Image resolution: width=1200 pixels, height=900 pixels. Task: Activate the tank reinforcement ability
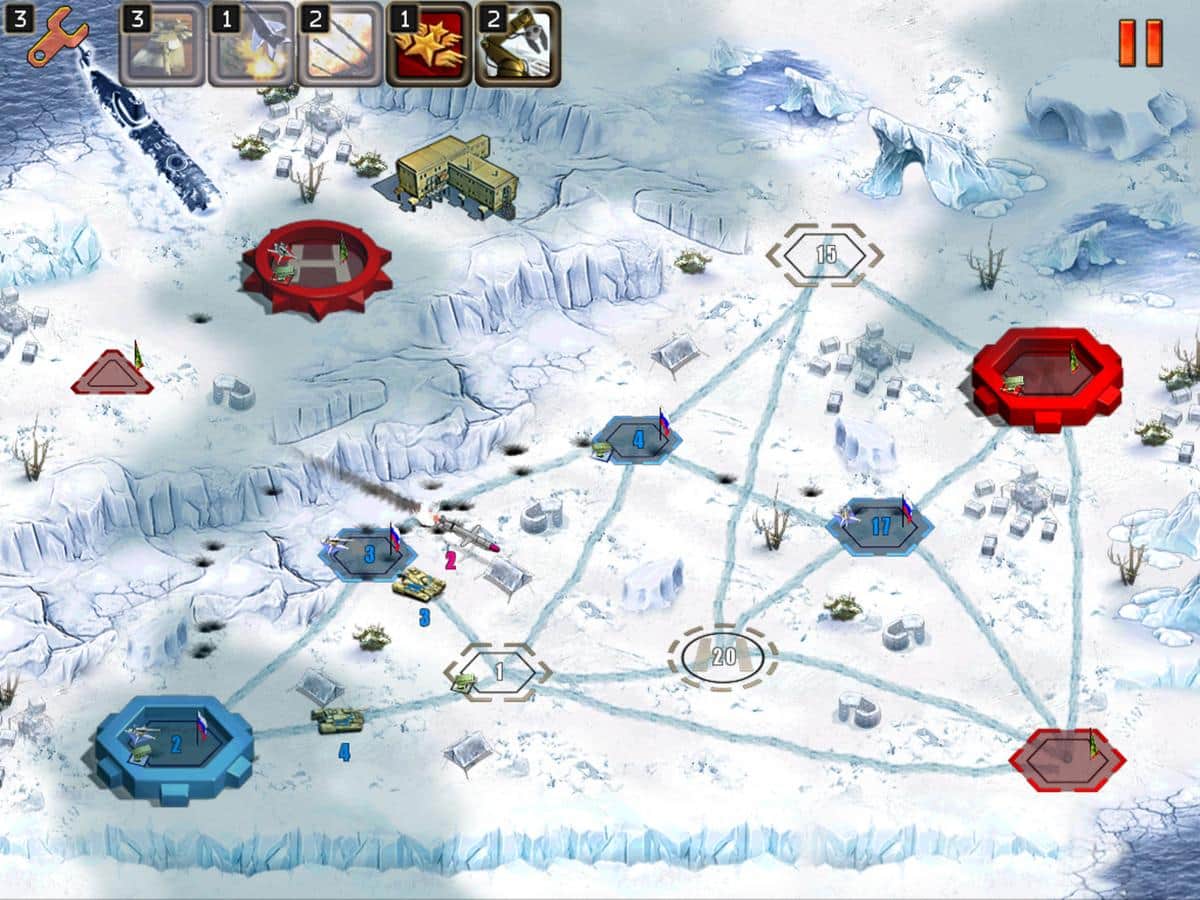163,45
